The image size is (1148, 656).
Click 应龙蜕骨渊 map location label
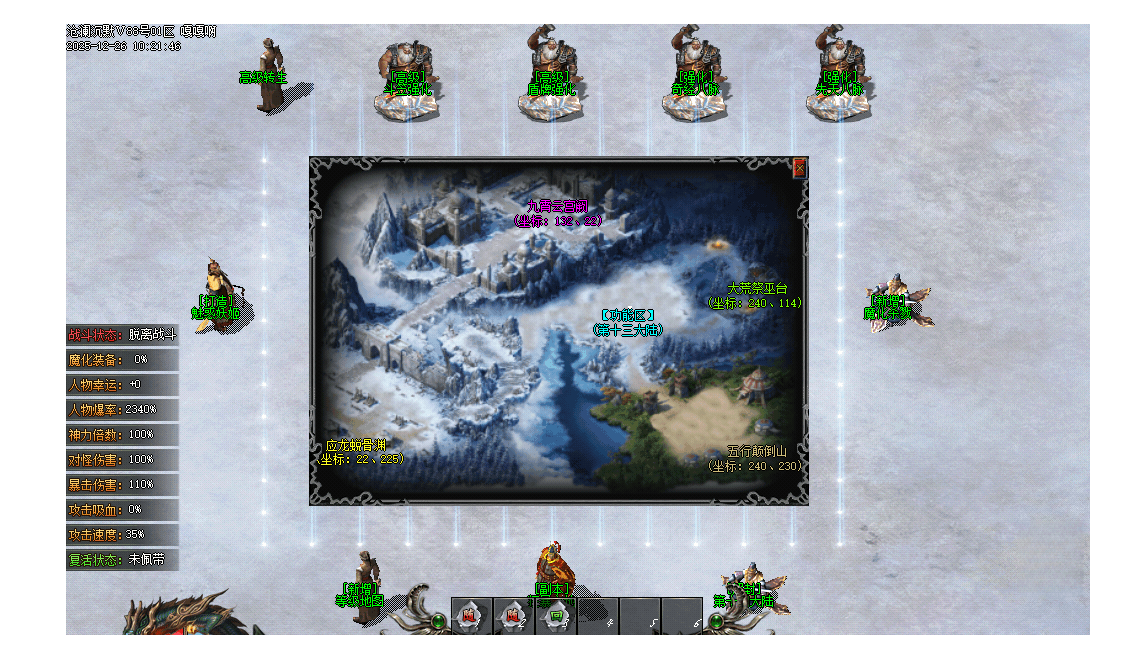(356, 446)
